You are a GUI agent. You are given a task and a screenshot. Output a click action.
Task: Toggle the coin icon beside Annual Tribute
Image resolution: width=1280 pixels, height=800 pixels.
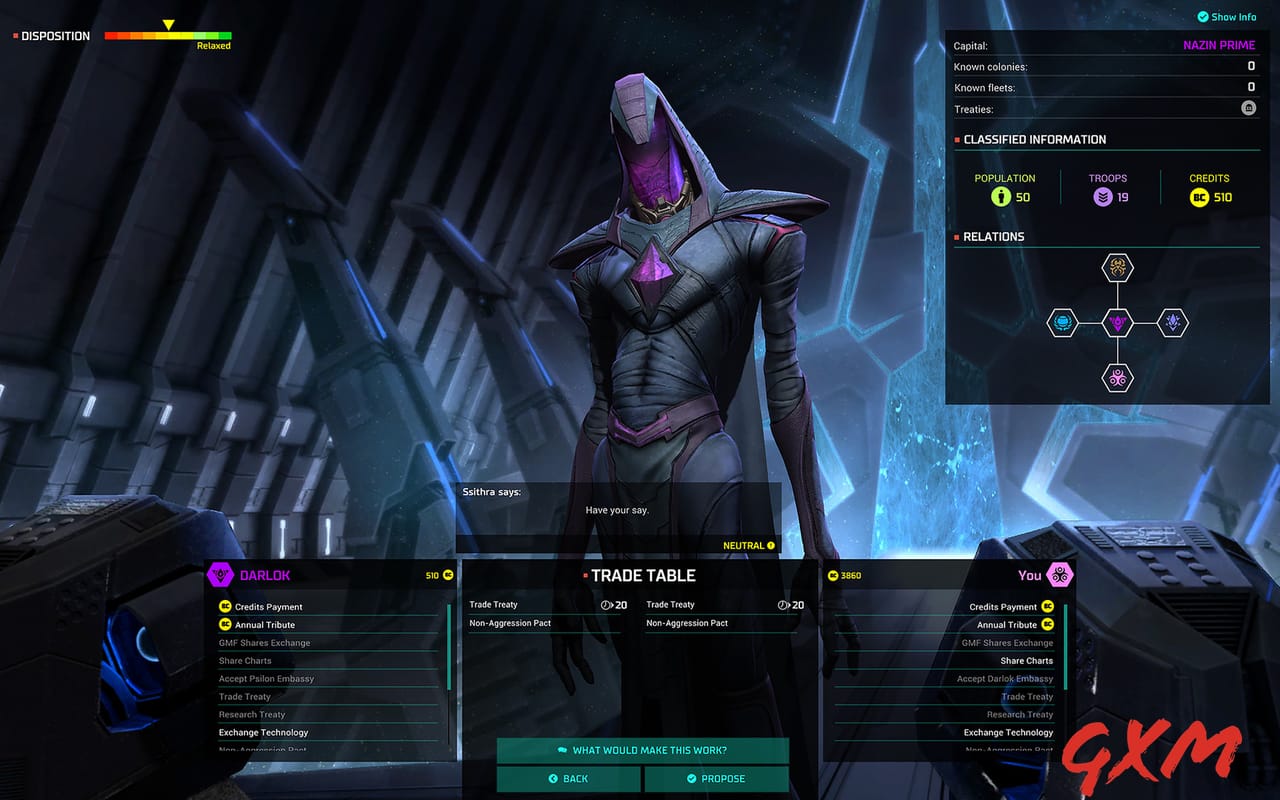[228, 624]
